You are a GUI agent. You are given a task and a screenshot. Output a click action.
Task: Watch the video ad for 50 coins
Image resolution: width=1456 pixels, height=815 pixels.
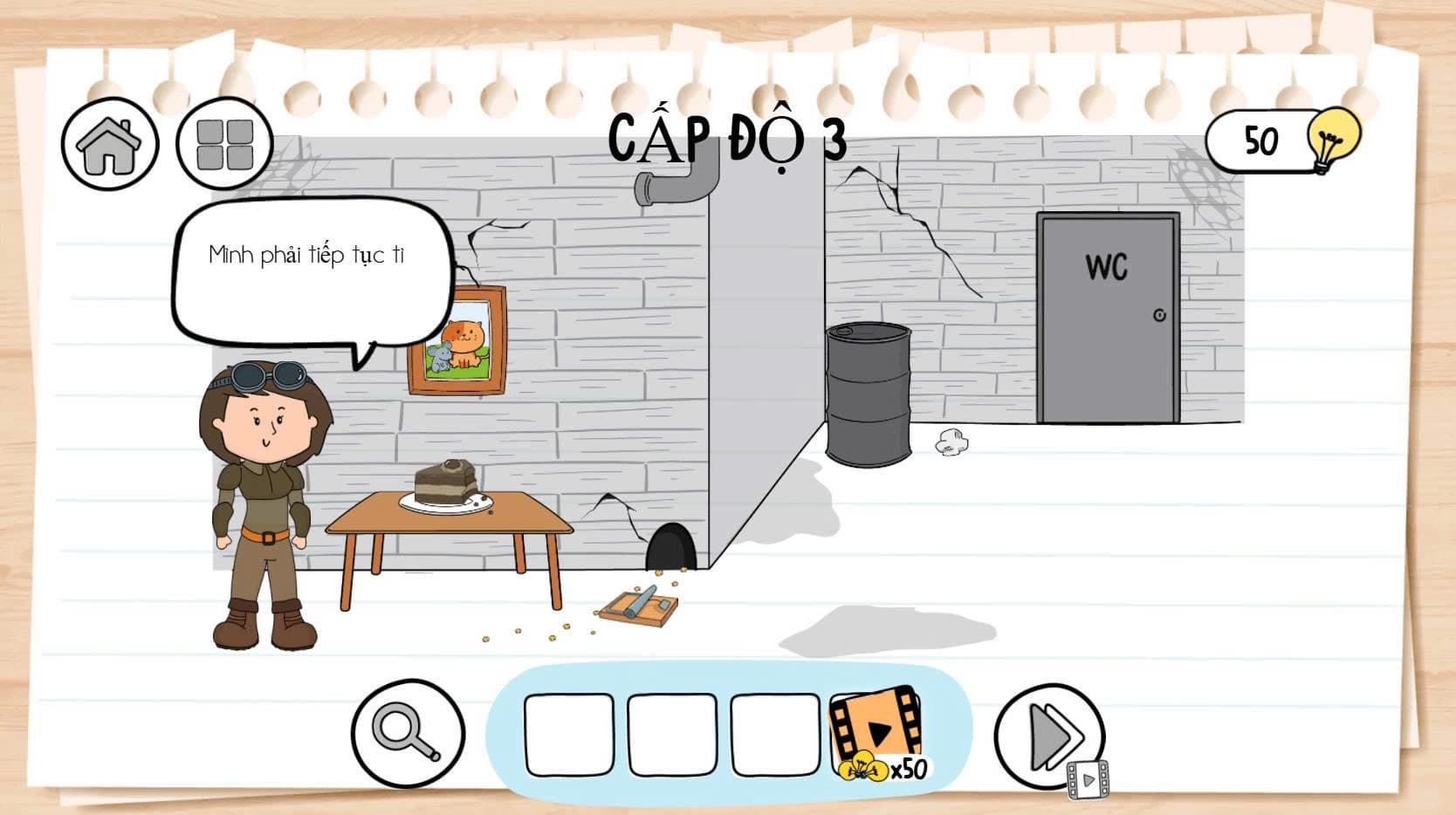pos(876,731)
